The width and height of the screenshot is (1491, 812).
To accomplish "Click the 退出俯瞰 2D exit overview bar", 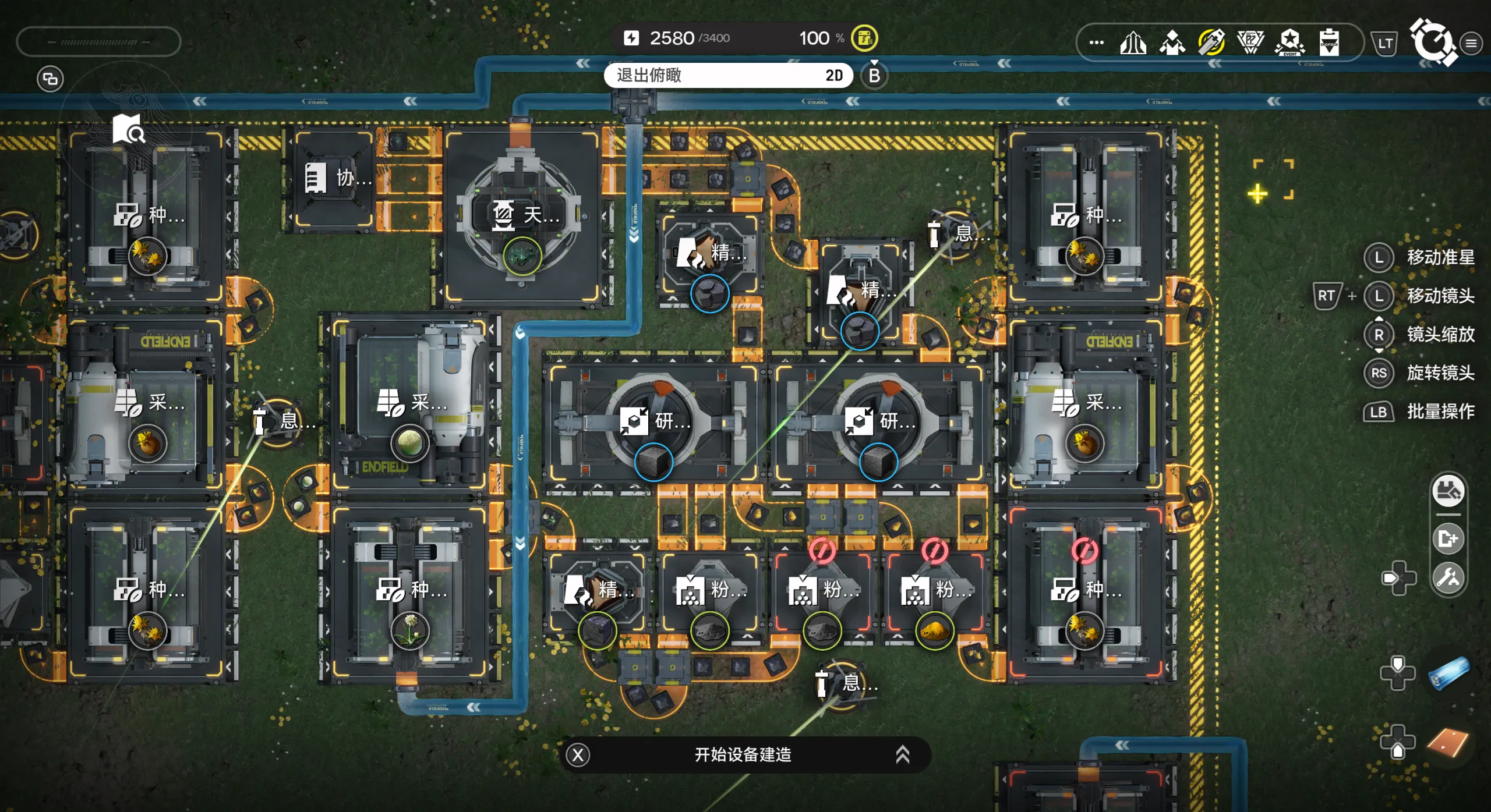I will pos(728,76).
